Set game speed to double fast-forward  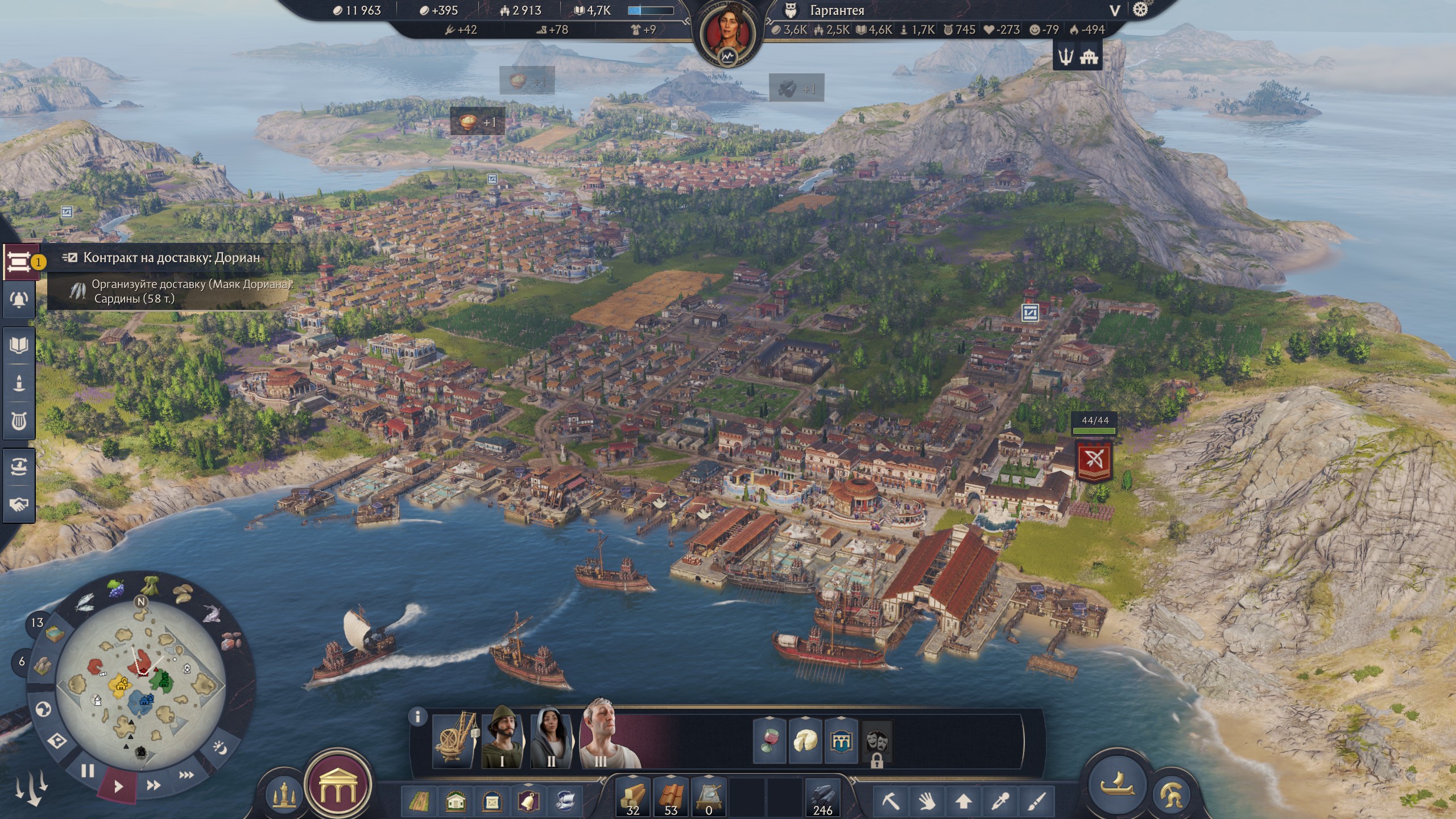pyautogui.click(x=153, y=785)
